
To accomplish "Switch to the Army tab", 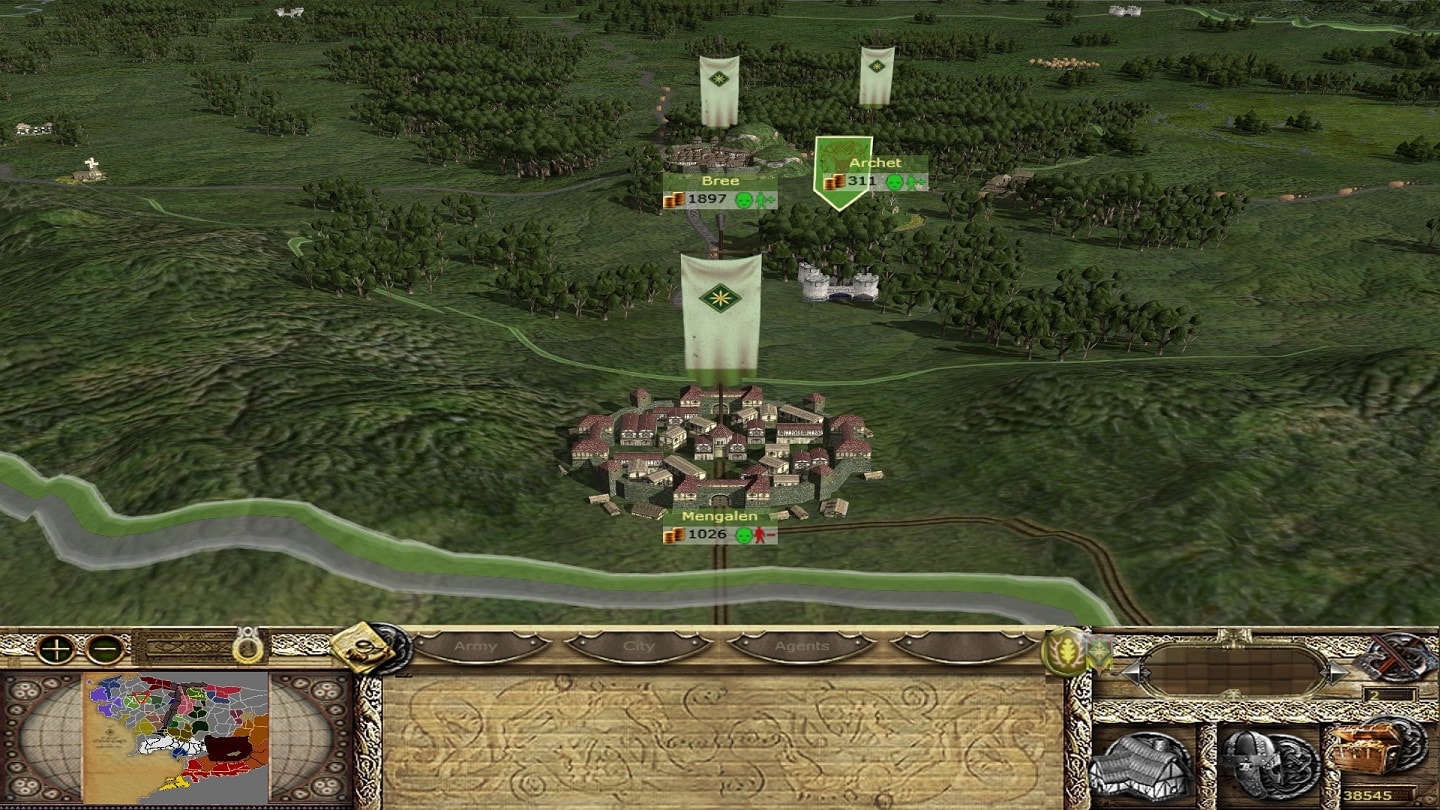I will coord(476,646).
